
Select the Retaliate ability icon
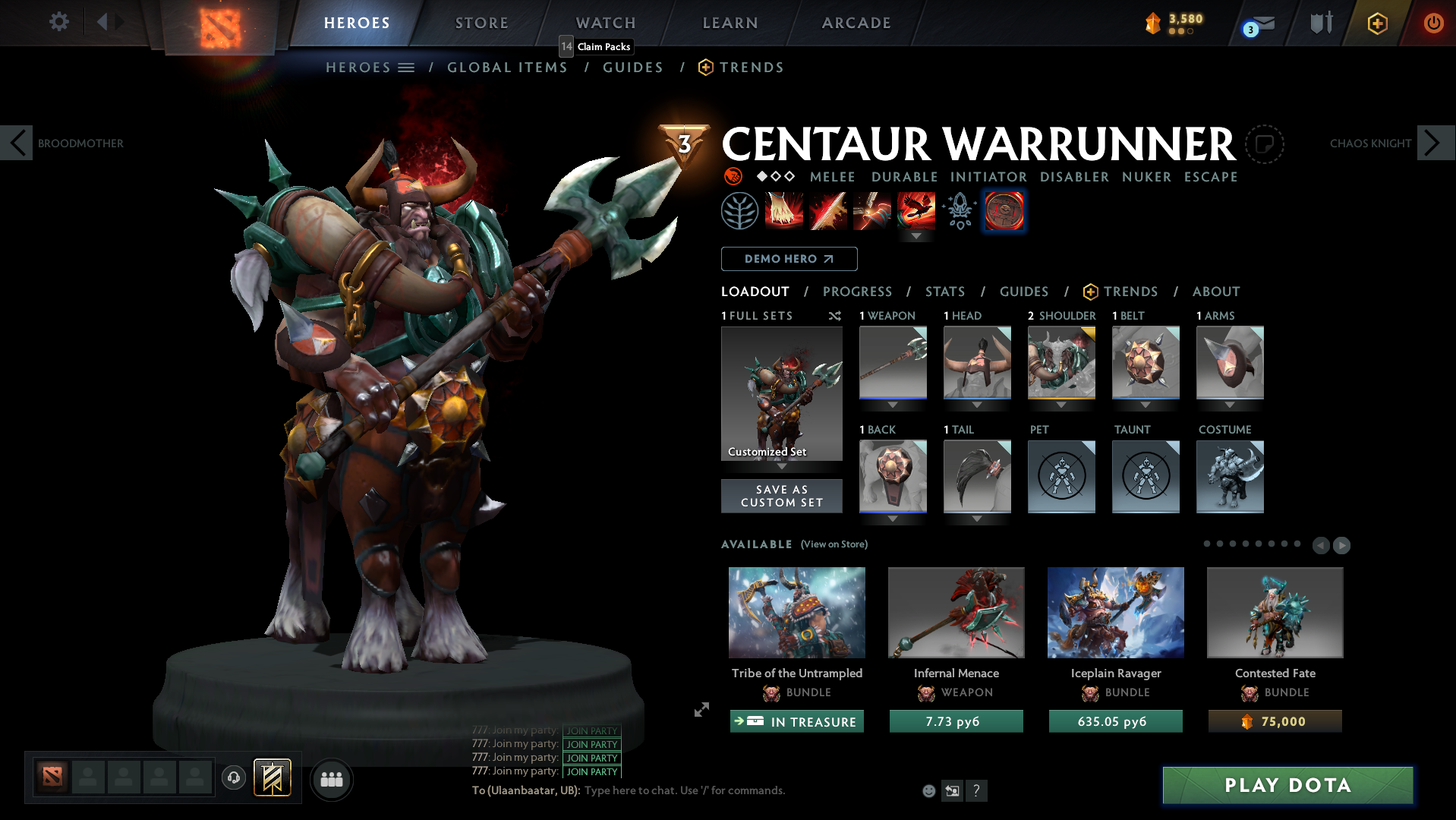871,211
